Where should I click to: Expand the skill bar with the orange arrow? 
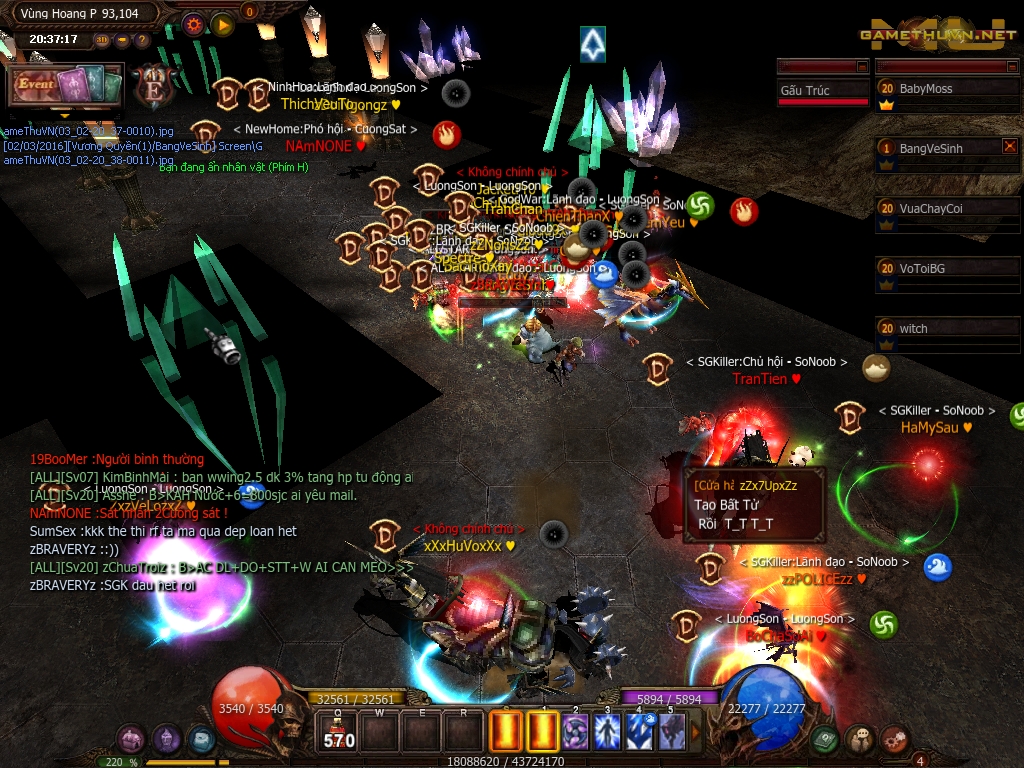[x=697, y=731]
